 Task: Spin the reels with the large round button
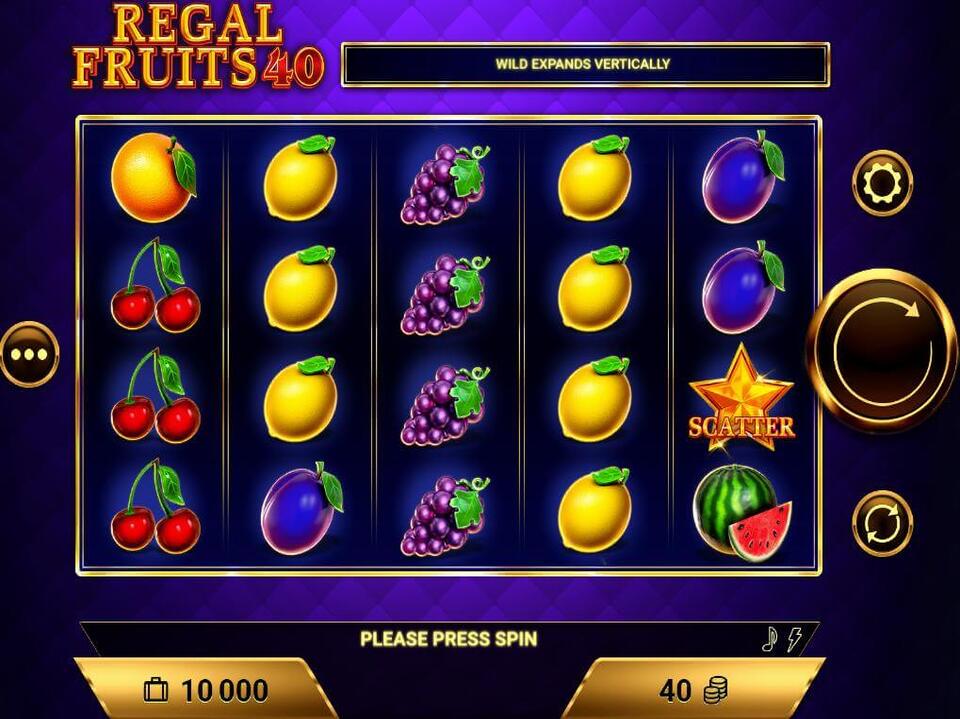(x=882, y=351)
